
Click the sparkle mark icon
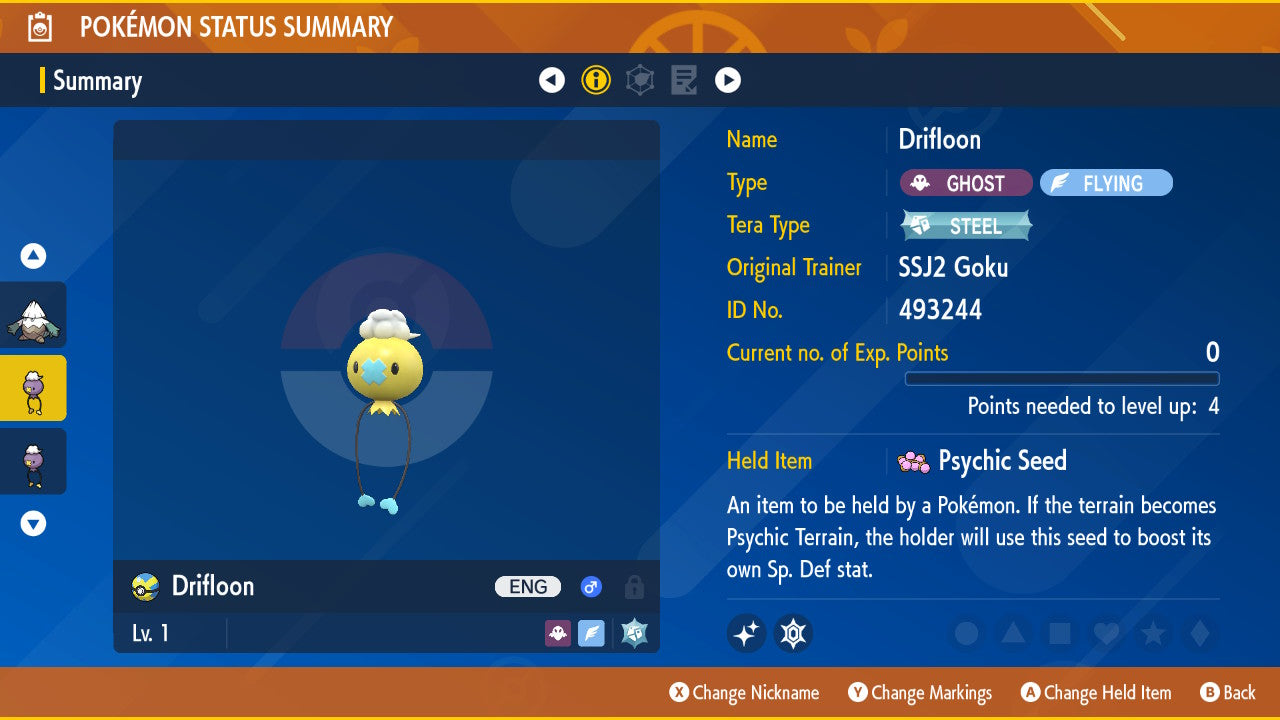point(746,633)
